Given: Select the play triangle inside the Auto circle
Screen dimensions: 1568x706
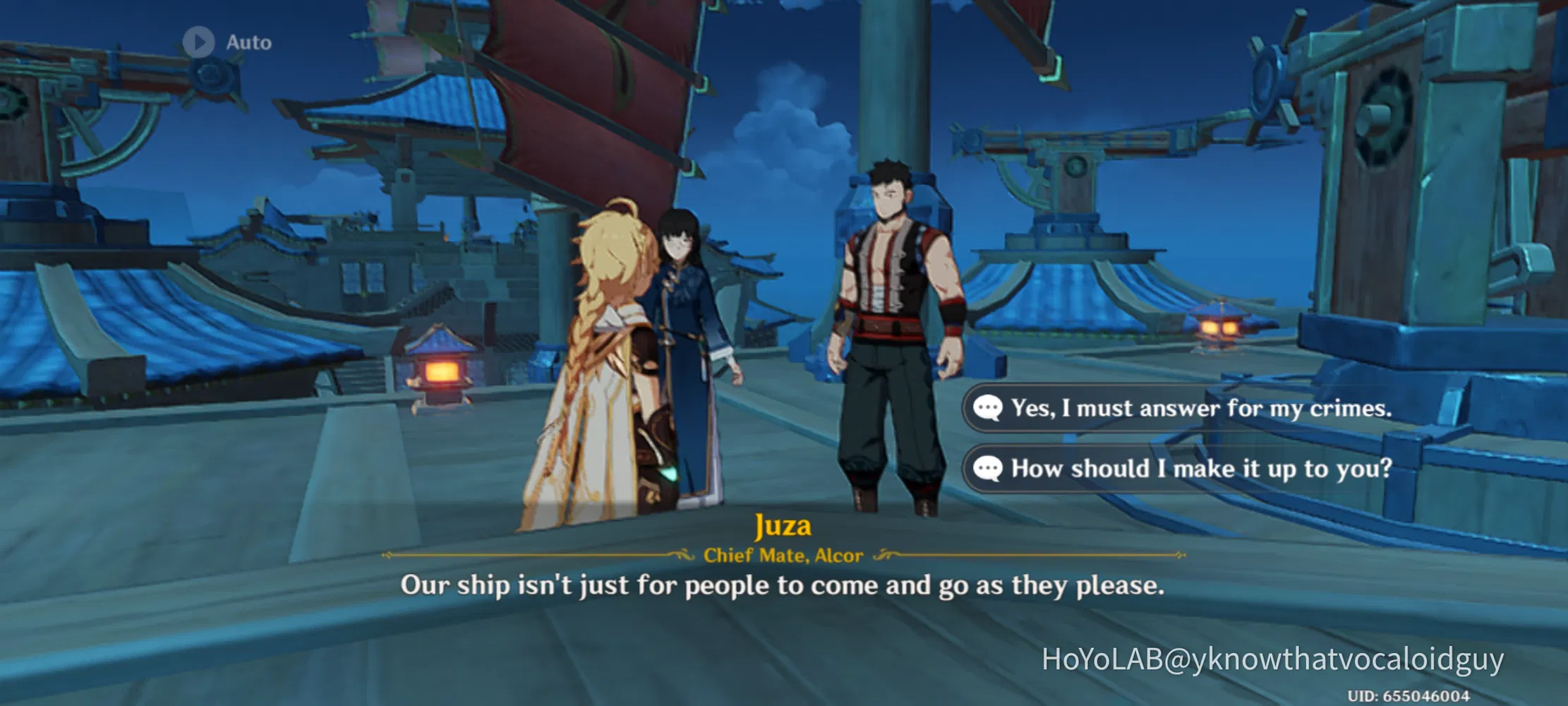Looking at the screenshot, I should [x=200, y=42].
